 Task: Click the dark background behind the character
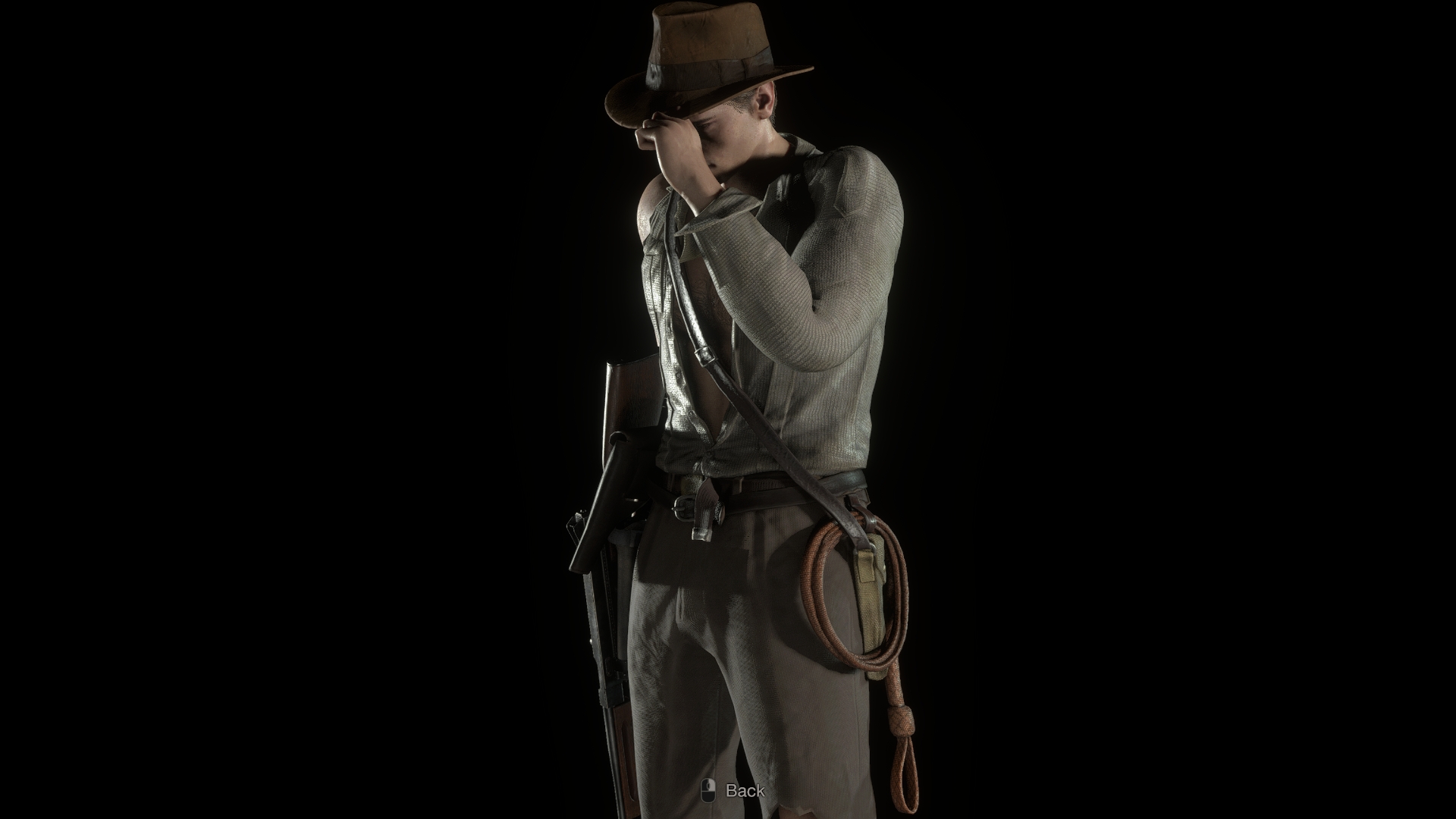[x=303, y=227]
